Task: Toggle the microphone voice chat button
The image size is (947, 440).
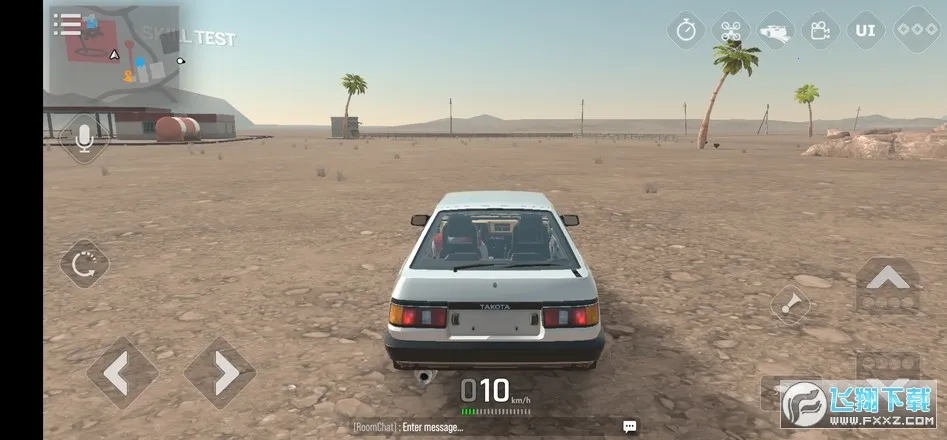Action: coord(84,138)
